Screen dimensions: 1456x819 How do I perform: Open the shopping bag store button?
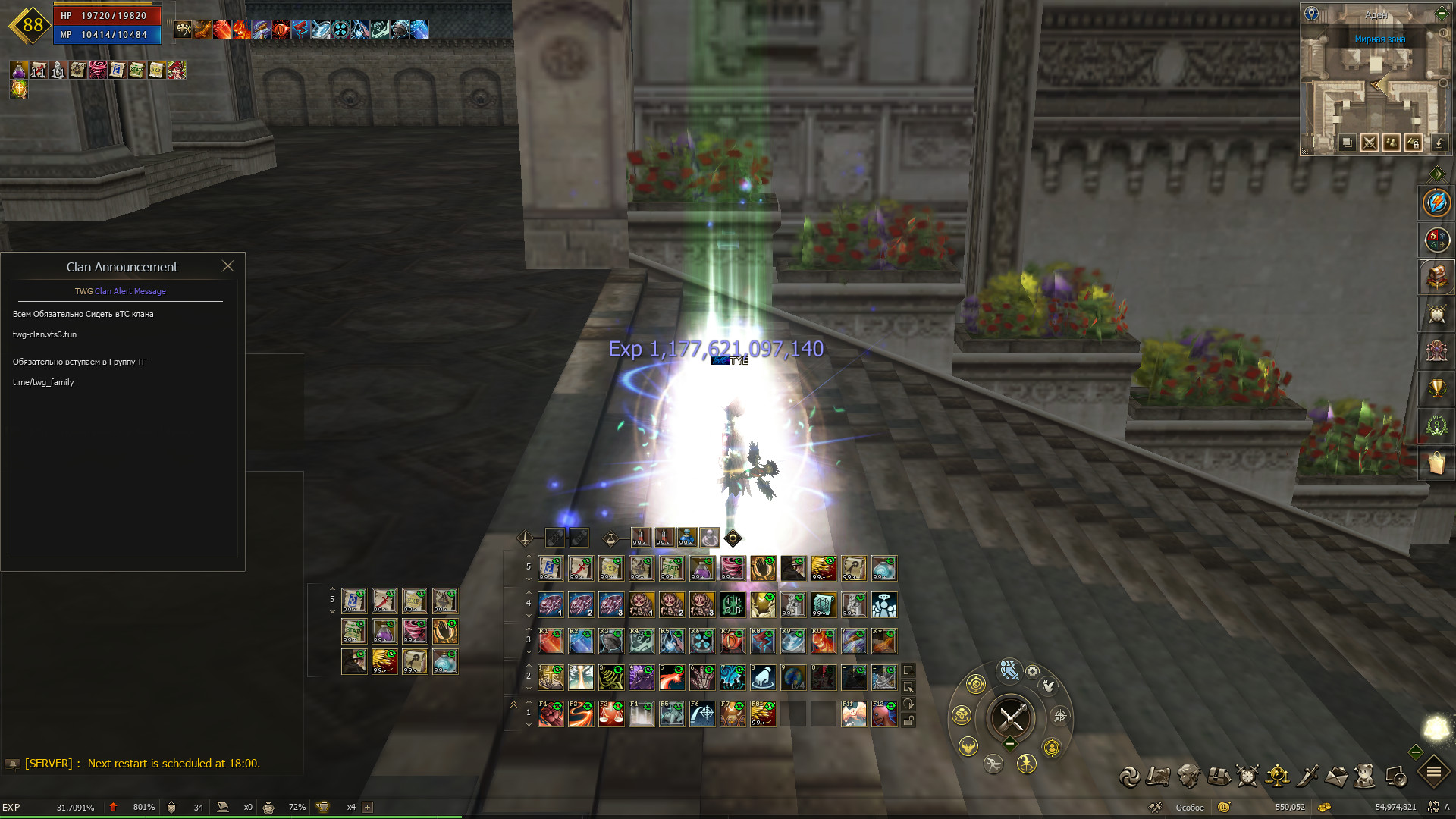click(x=1436, y=463)
